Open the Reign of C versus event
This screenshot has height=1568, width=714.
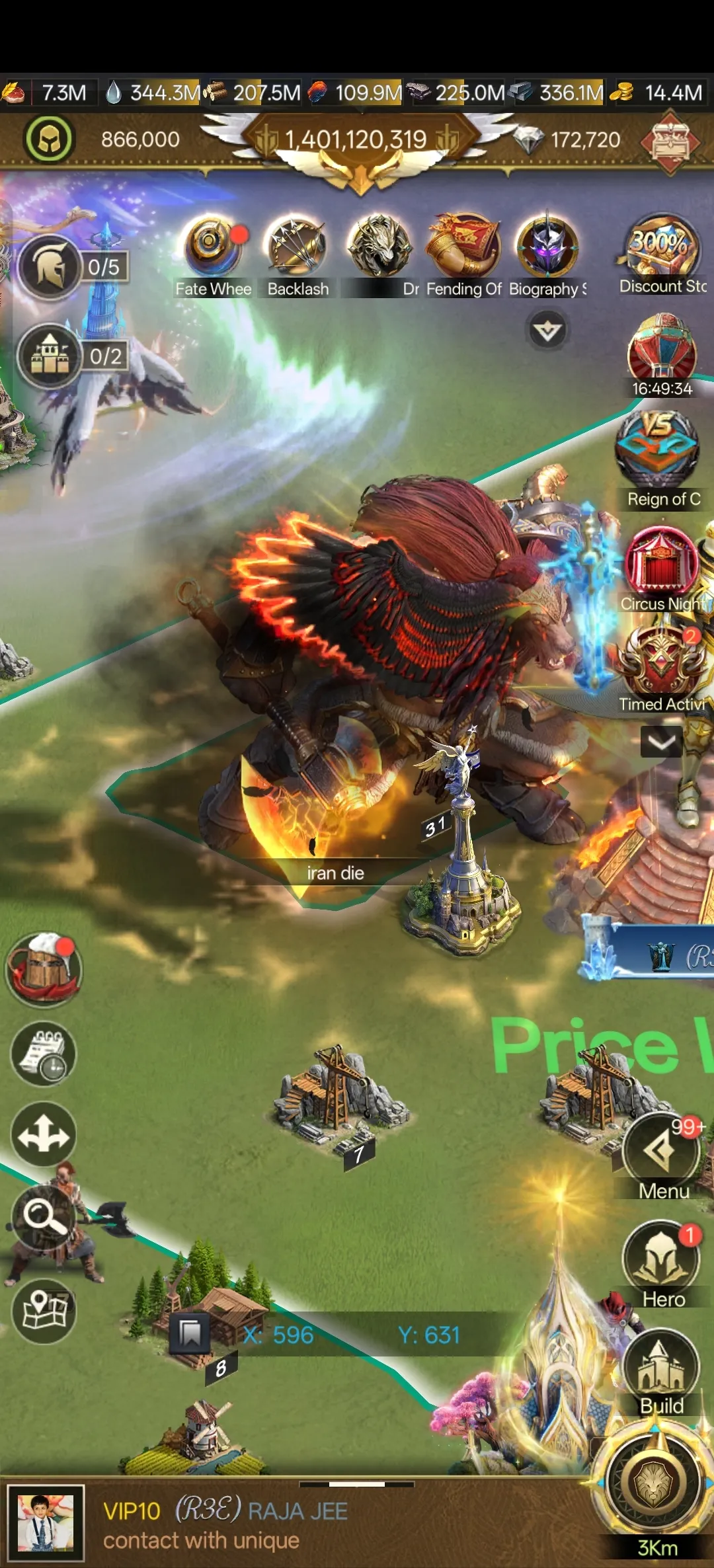(x=658, y=451)
